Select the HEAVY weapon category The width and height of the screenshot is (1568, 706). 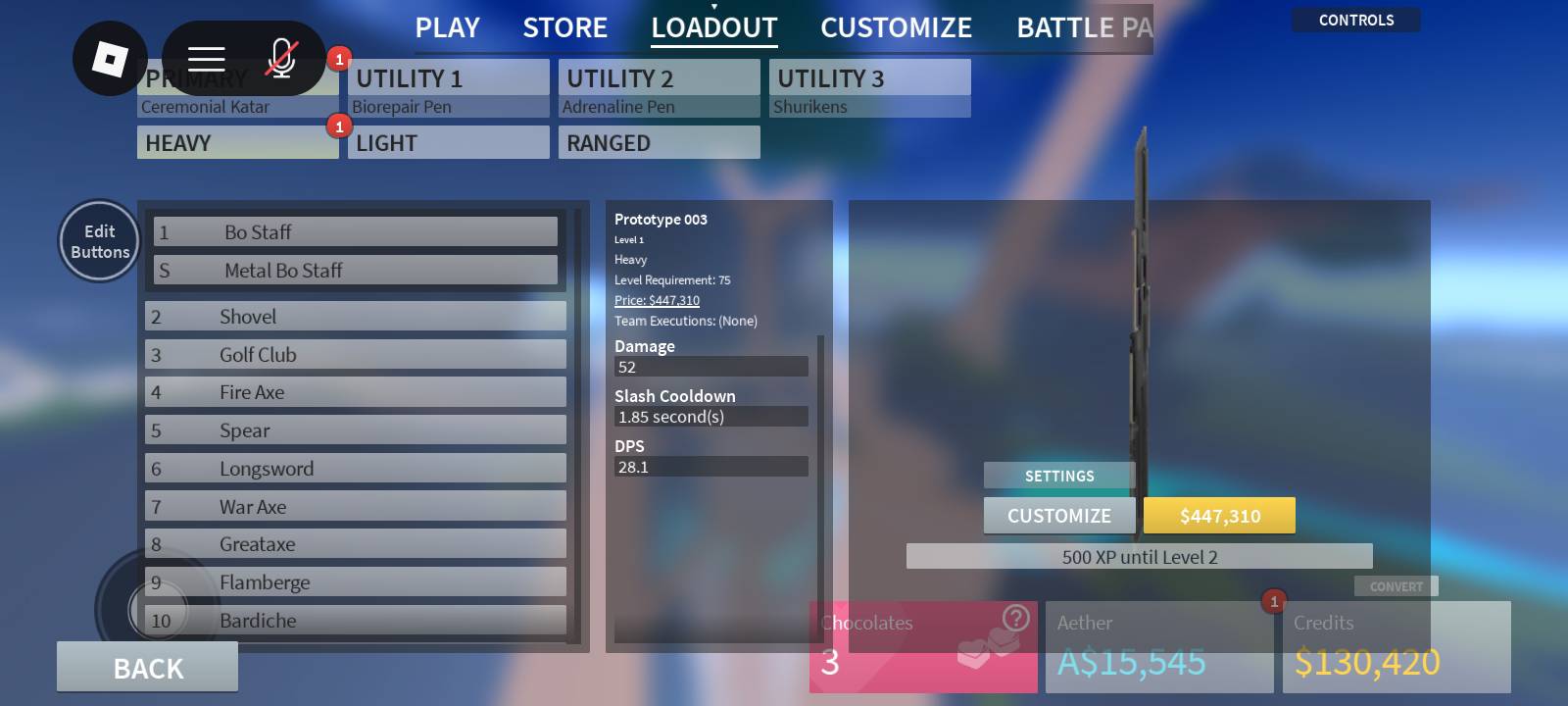point(237,142)
